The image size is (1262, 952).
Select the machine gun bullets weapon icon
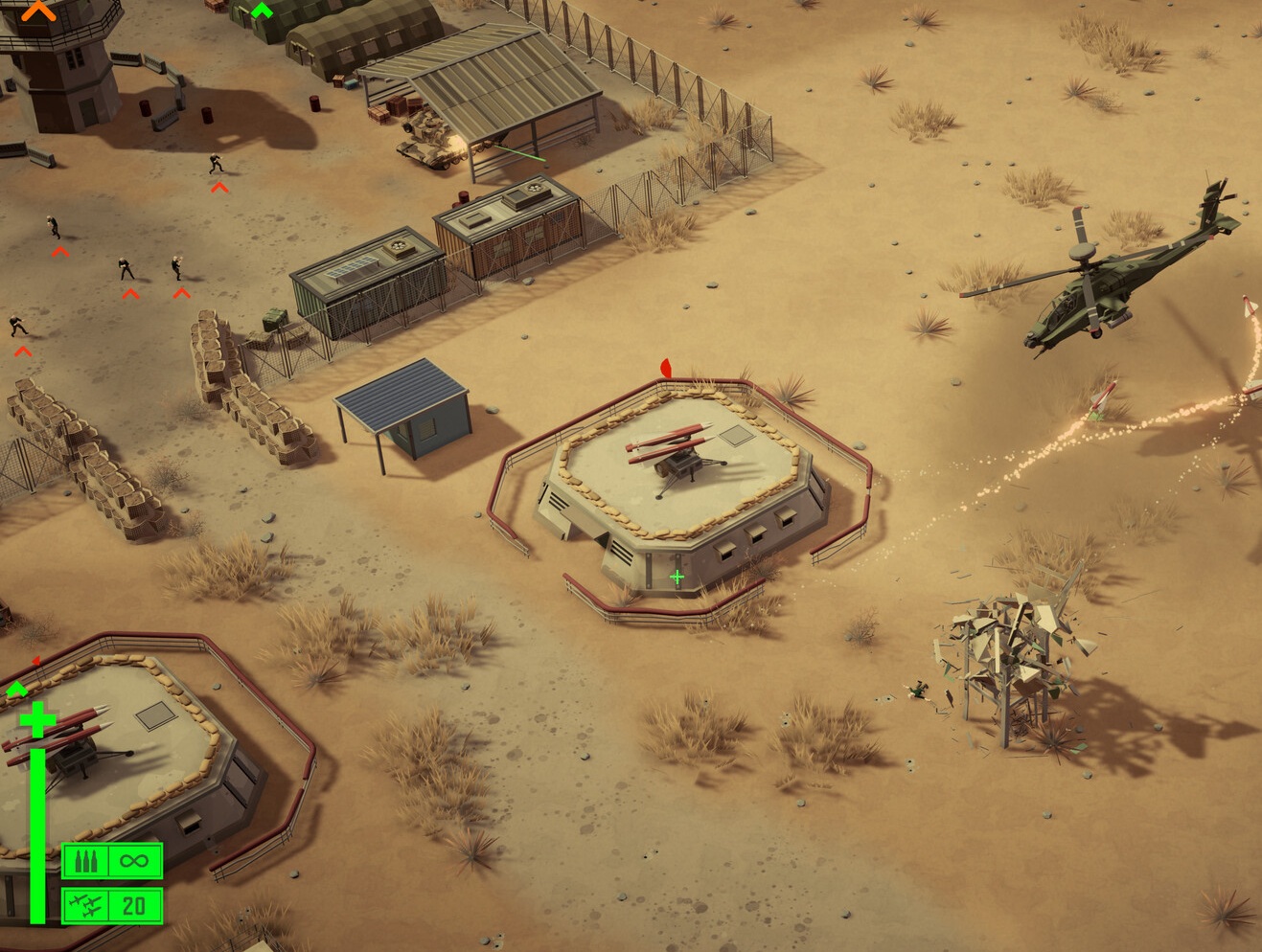click(x=86, y=861)
